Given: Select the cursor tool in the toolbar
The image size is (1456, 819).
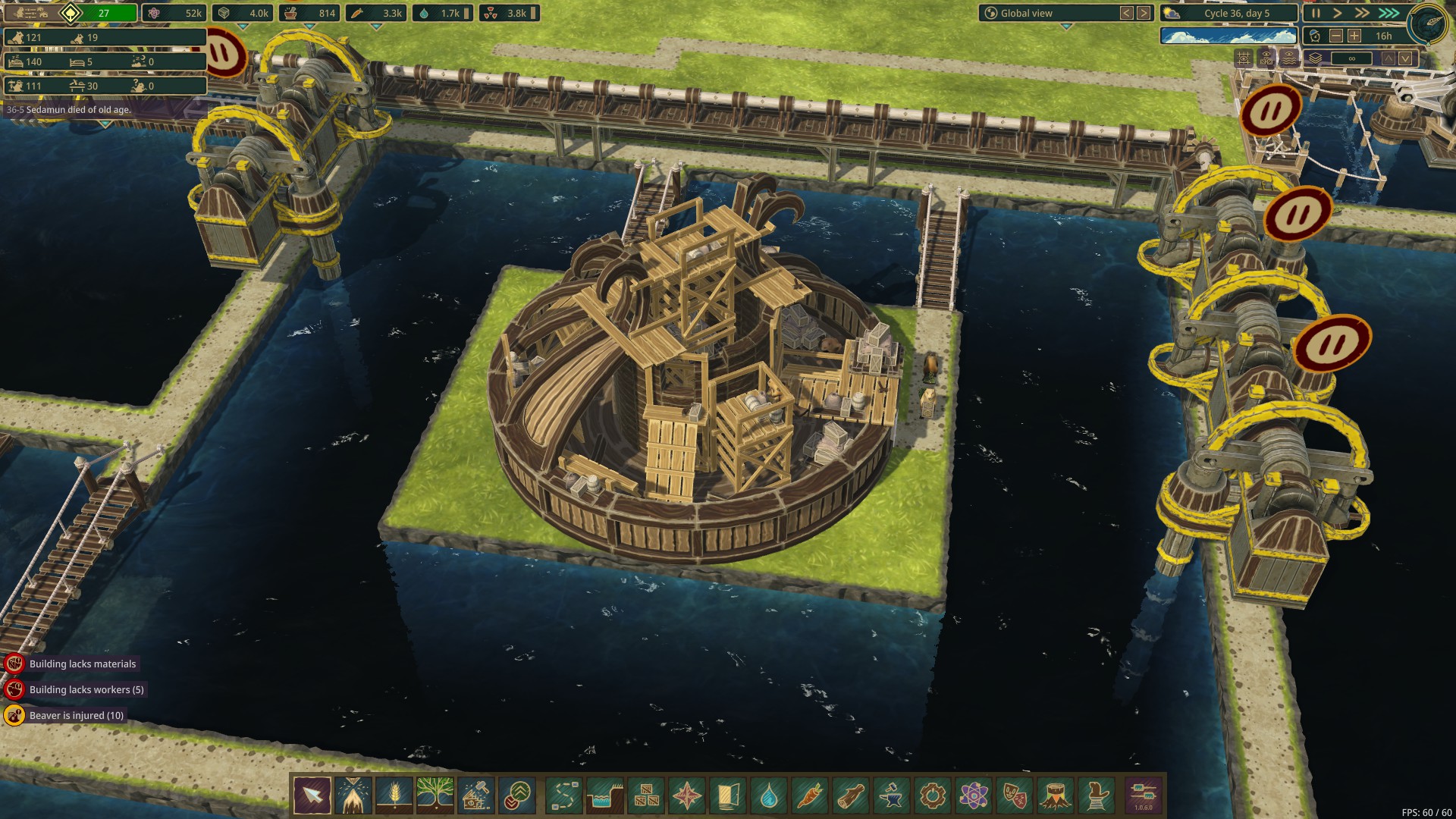Looking at the screenshot, I should [x=312, y=795].
